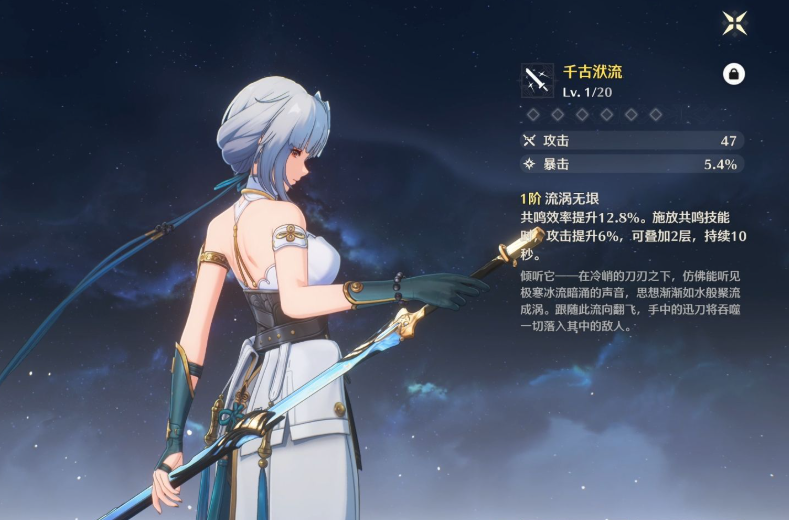Toggle the weapon lock icon
The image size is (789, 520).
click(x=733, y=74)
